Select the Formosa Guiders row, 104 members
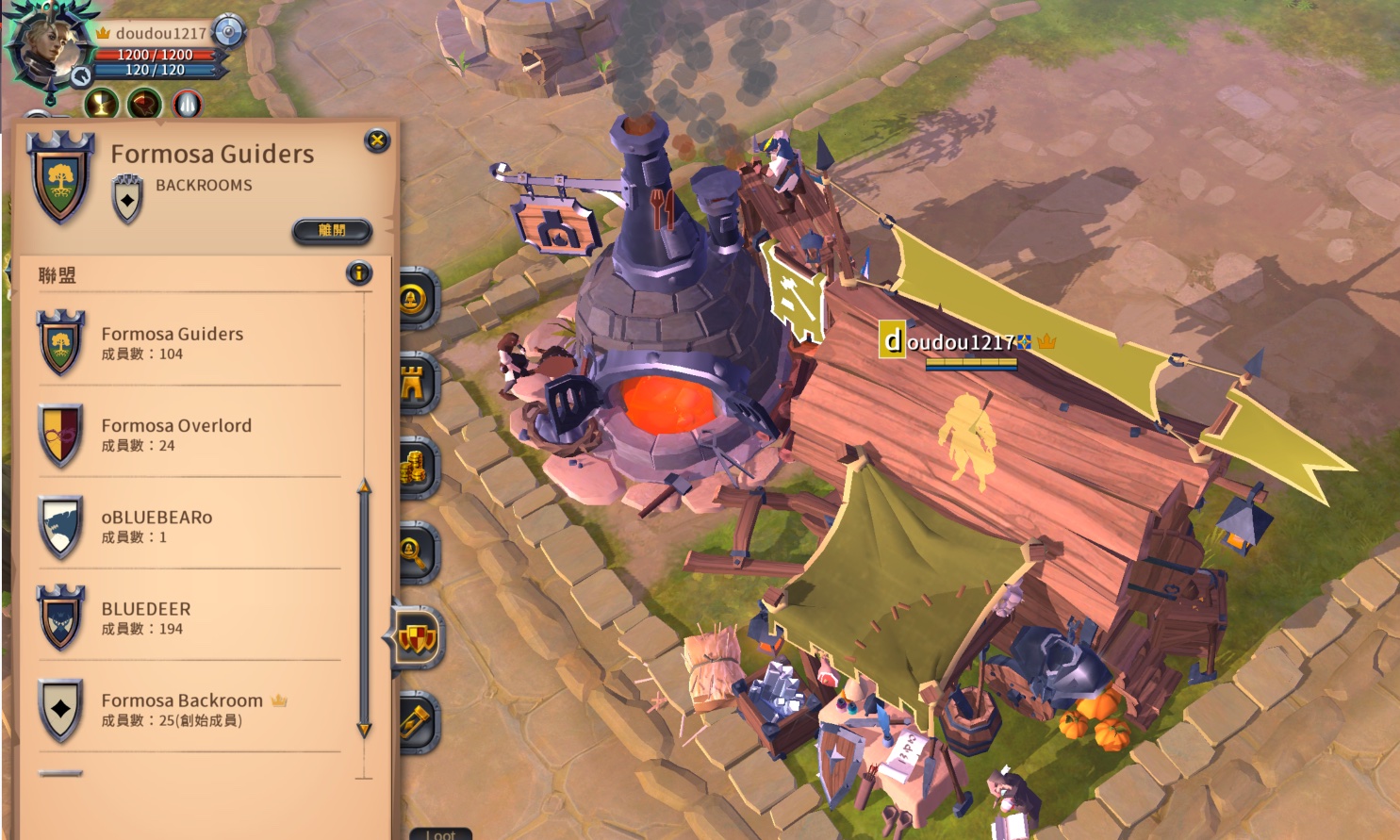 [x=189, y=343]
